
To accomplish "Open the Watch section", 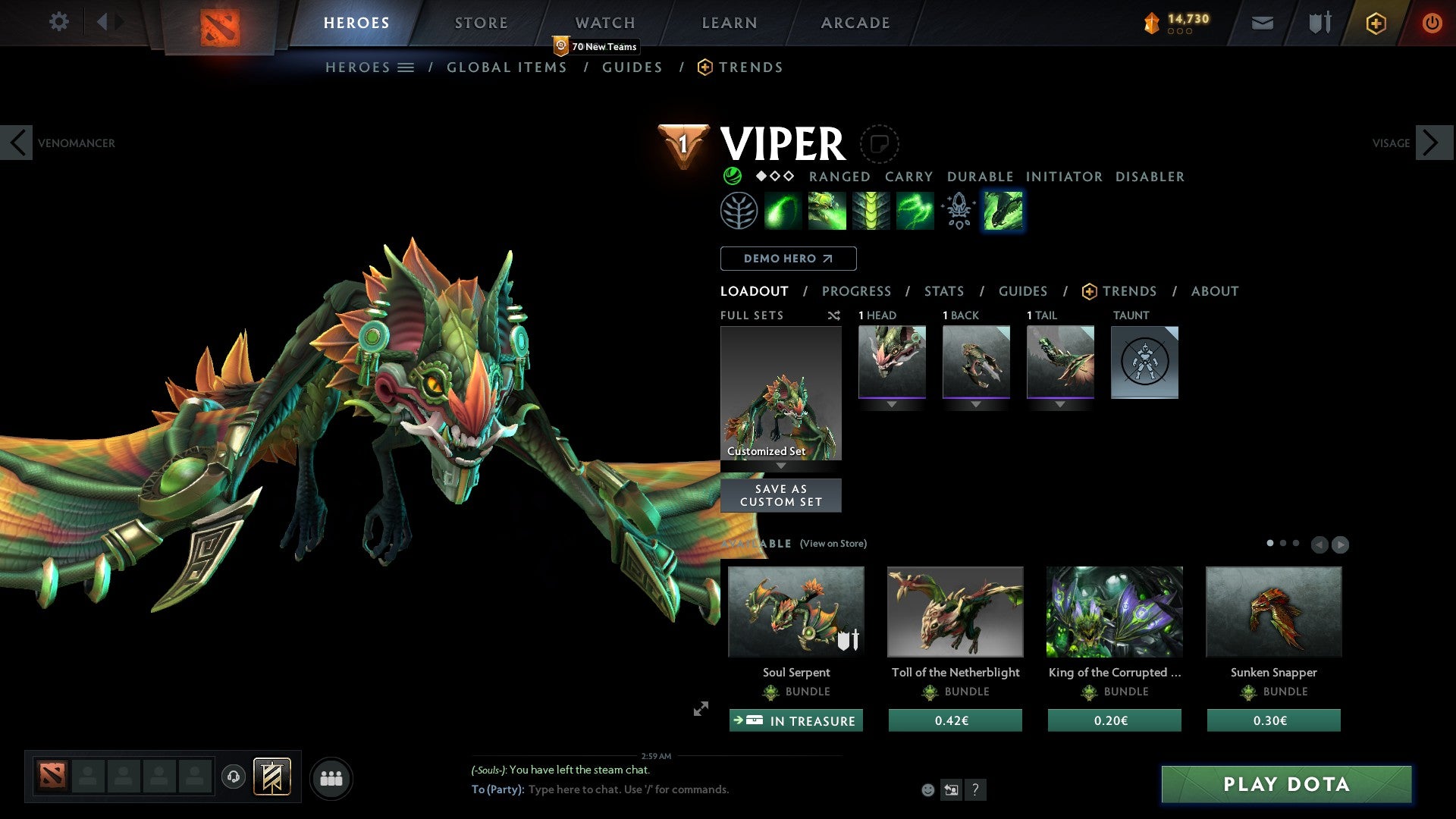I will coord(604,23).
